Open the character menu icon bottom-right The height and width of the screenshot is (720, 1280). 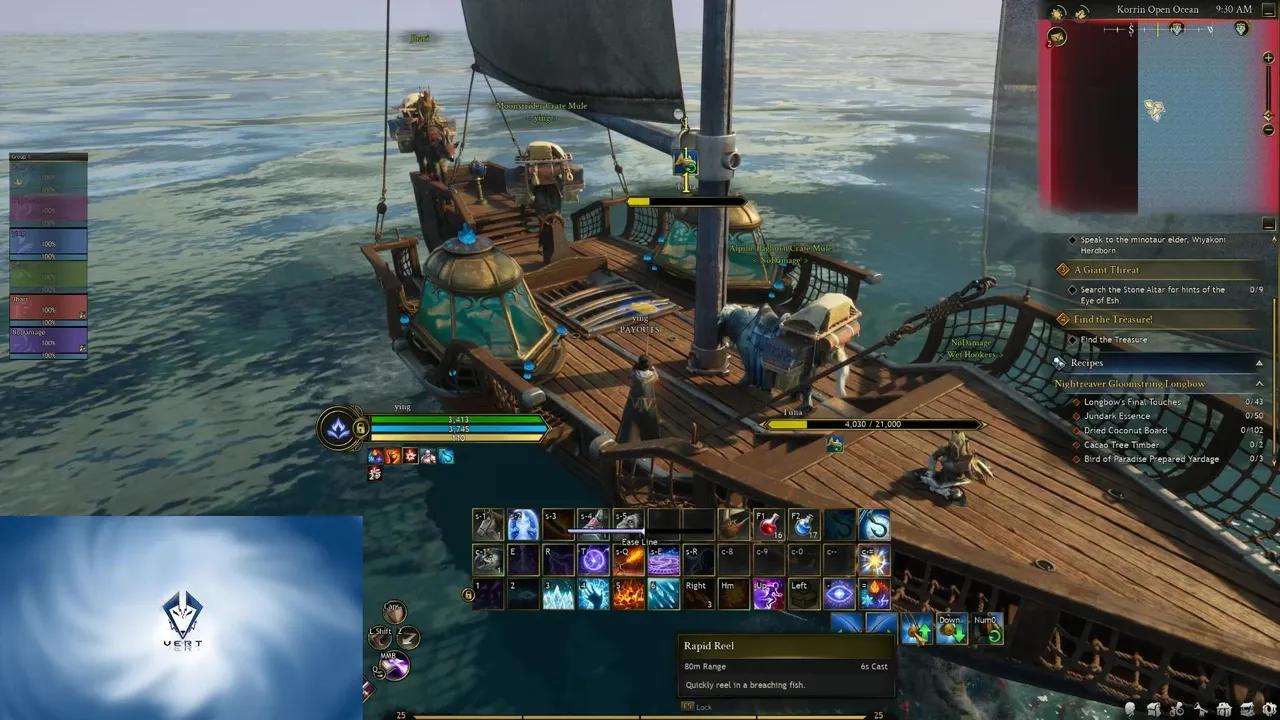pyautogui.click(x=1130, y=710)
